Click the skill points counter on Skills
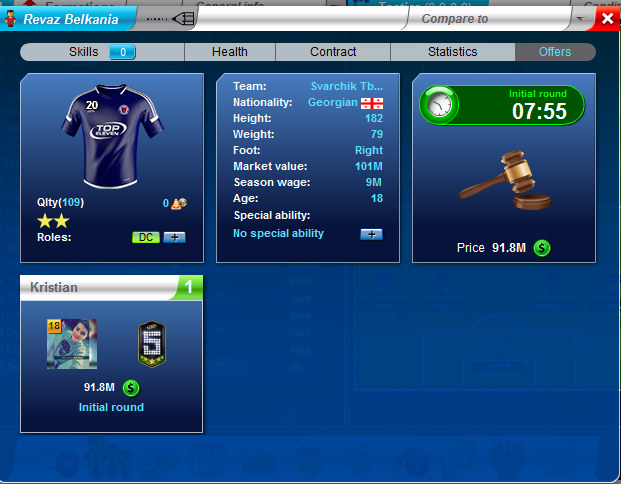The width and height of the screenshot is (621, 484). [122, 52]
